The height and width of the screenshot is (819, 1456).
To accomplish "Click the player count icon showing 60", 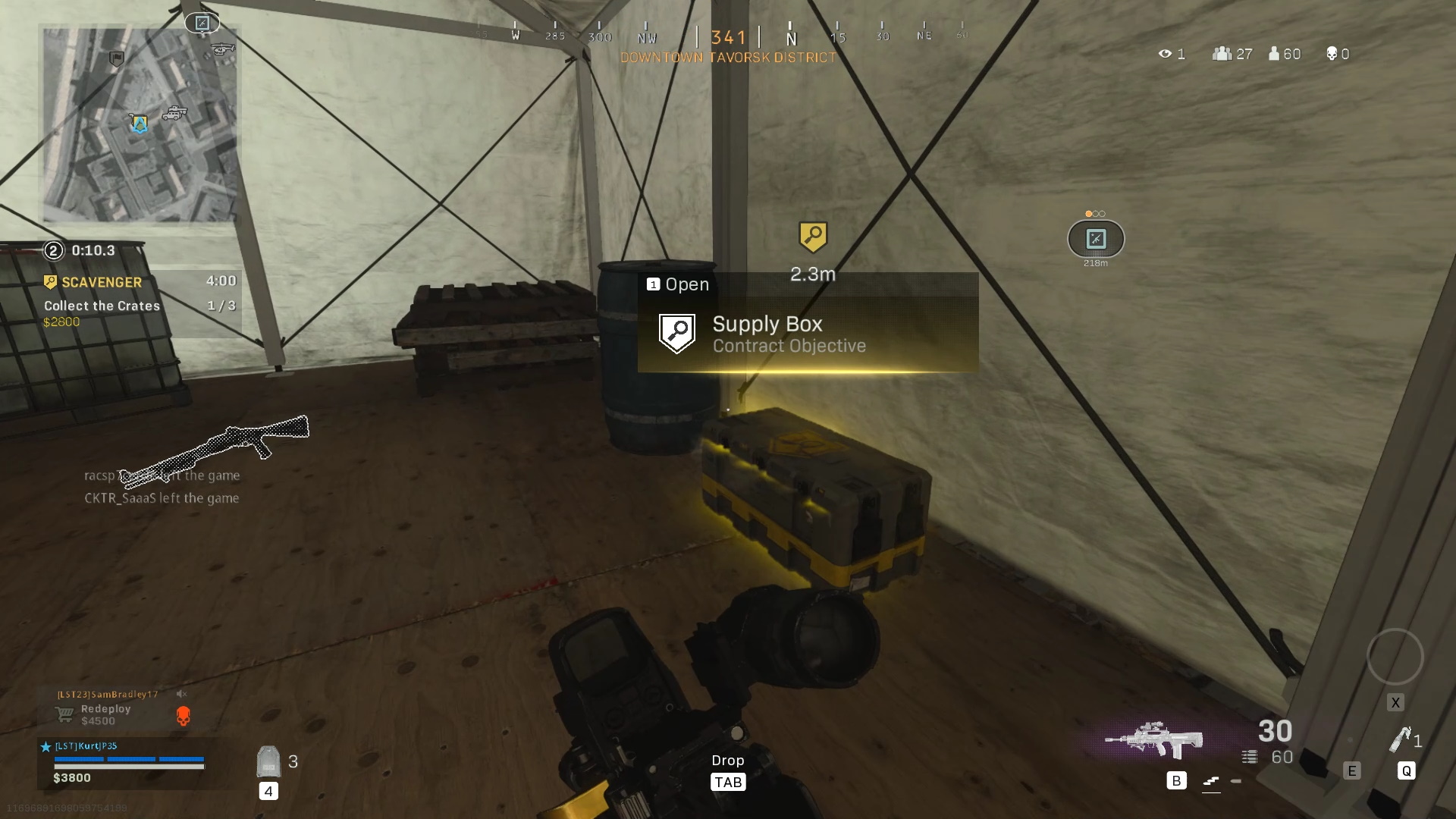I will point(1273,53).
